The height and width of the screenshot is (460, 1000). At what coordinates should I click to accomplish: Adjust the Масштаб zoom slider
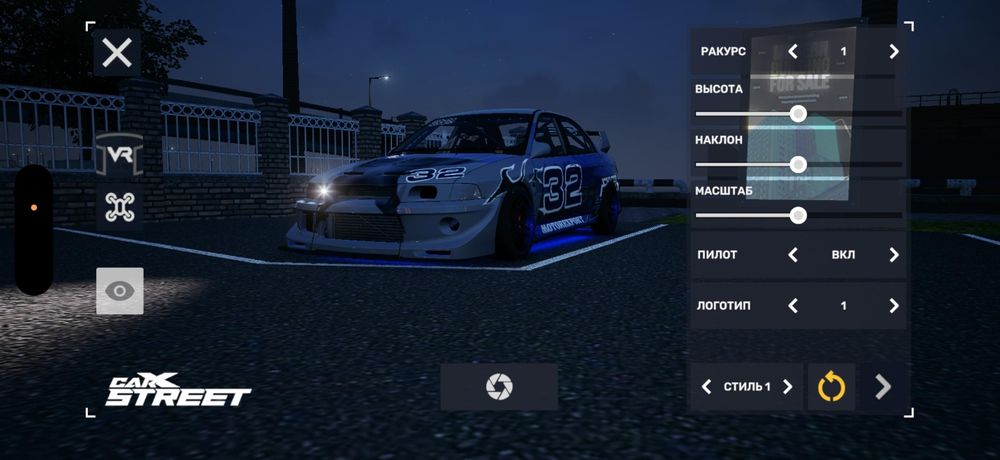(x=798, y=214)
